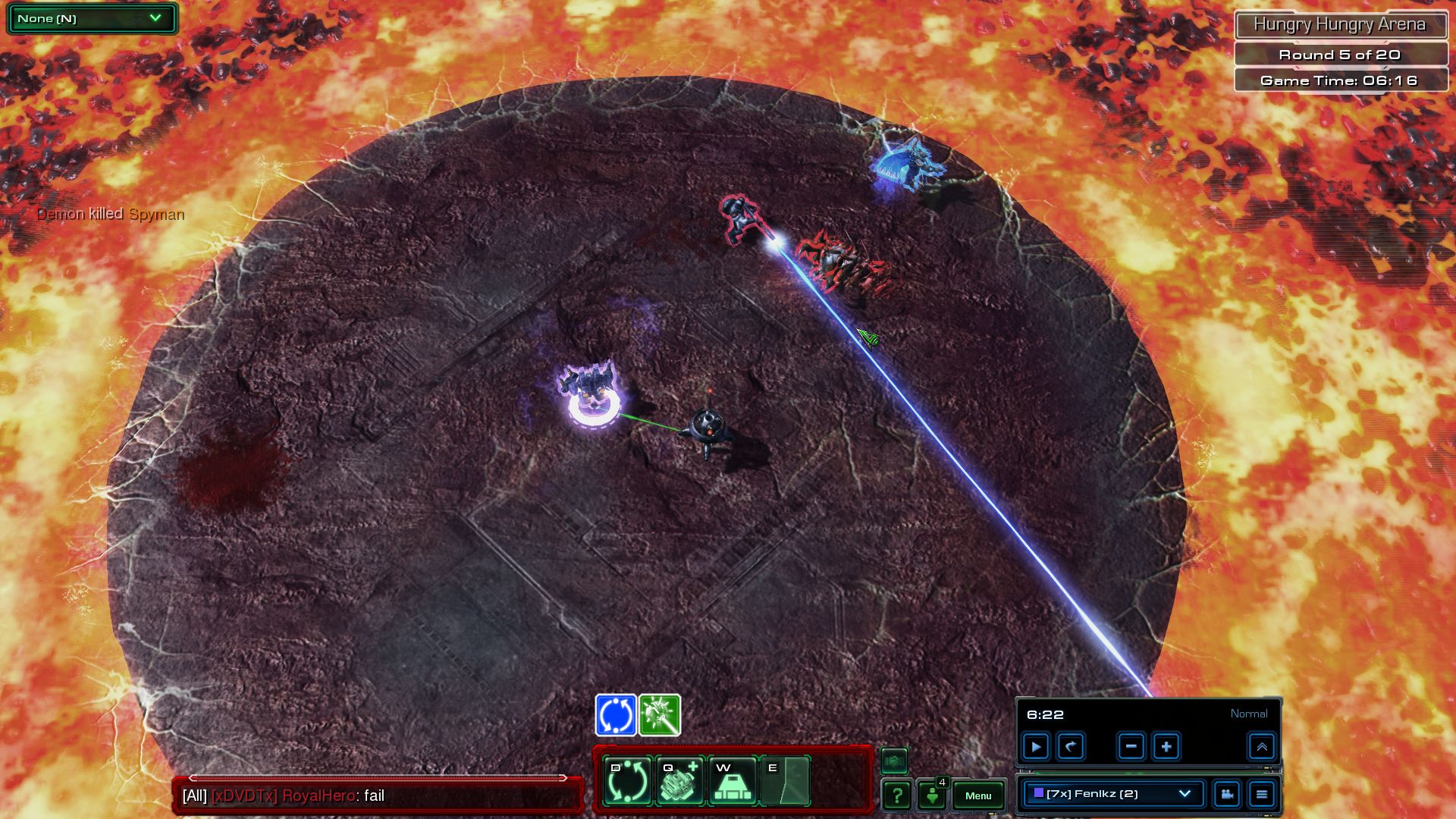Open the replay options list button
The width and height of the screenshot is (1456, 819).
(1262, 794)
